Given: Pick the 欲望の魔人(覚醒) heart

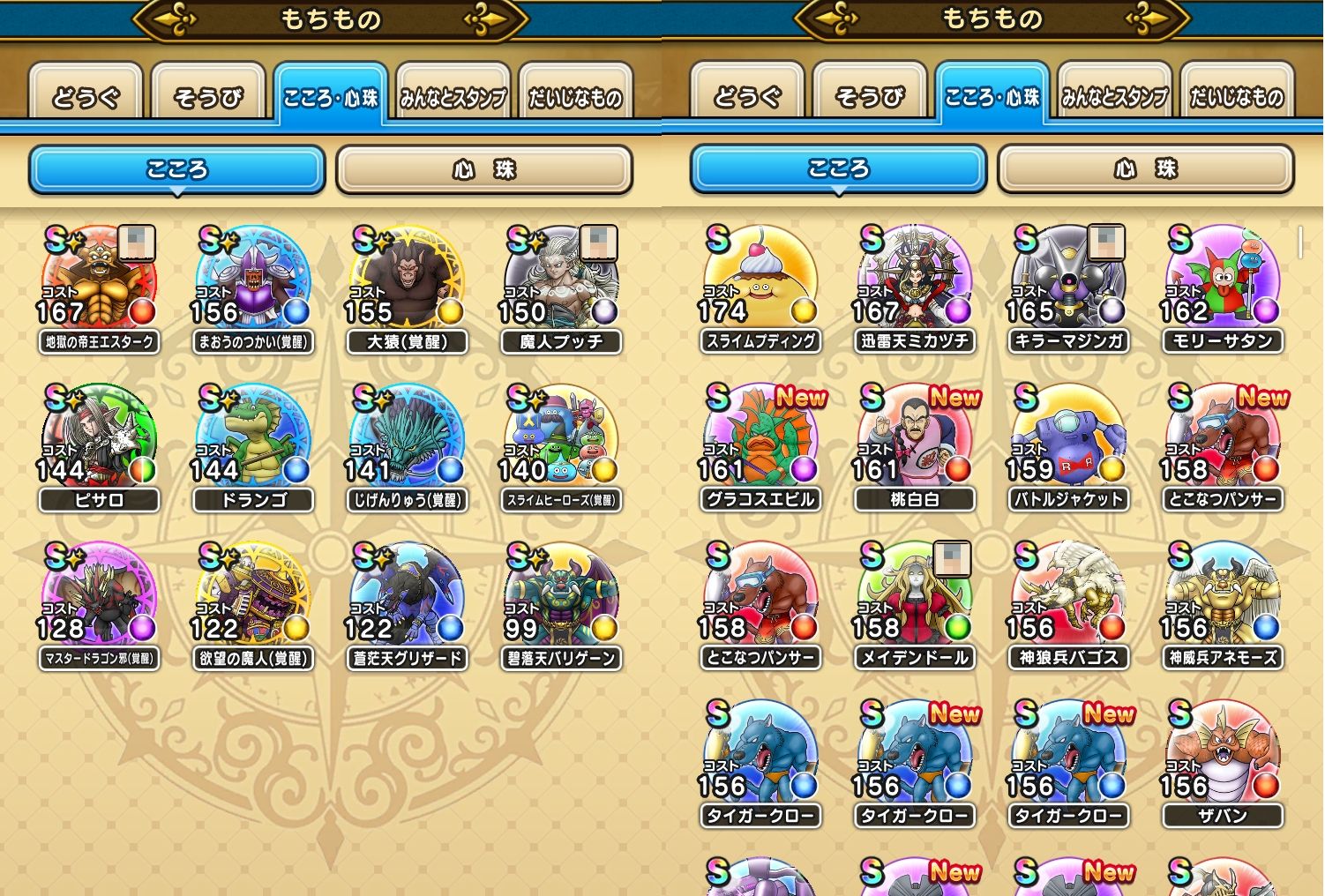Looking at the screenshot, I should [x=253, y=597].
